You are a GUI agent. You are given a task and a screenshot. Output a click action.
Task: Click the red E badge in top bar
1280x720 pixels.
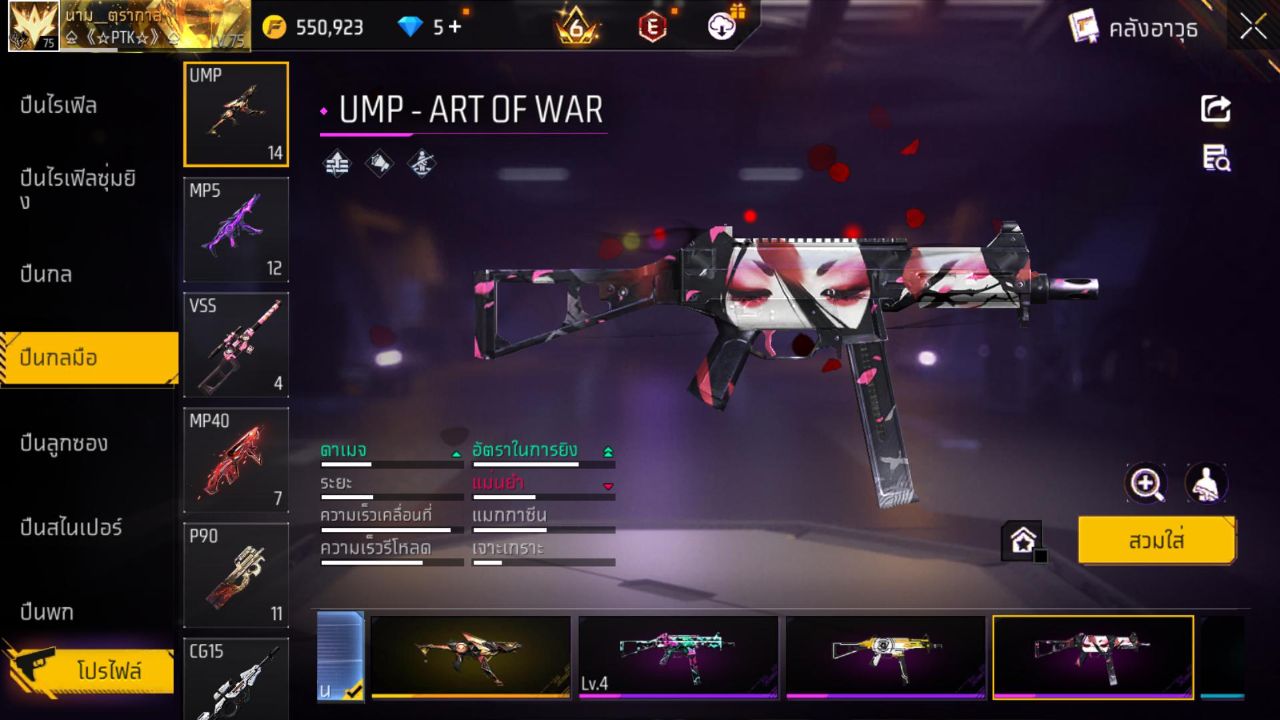651,27
